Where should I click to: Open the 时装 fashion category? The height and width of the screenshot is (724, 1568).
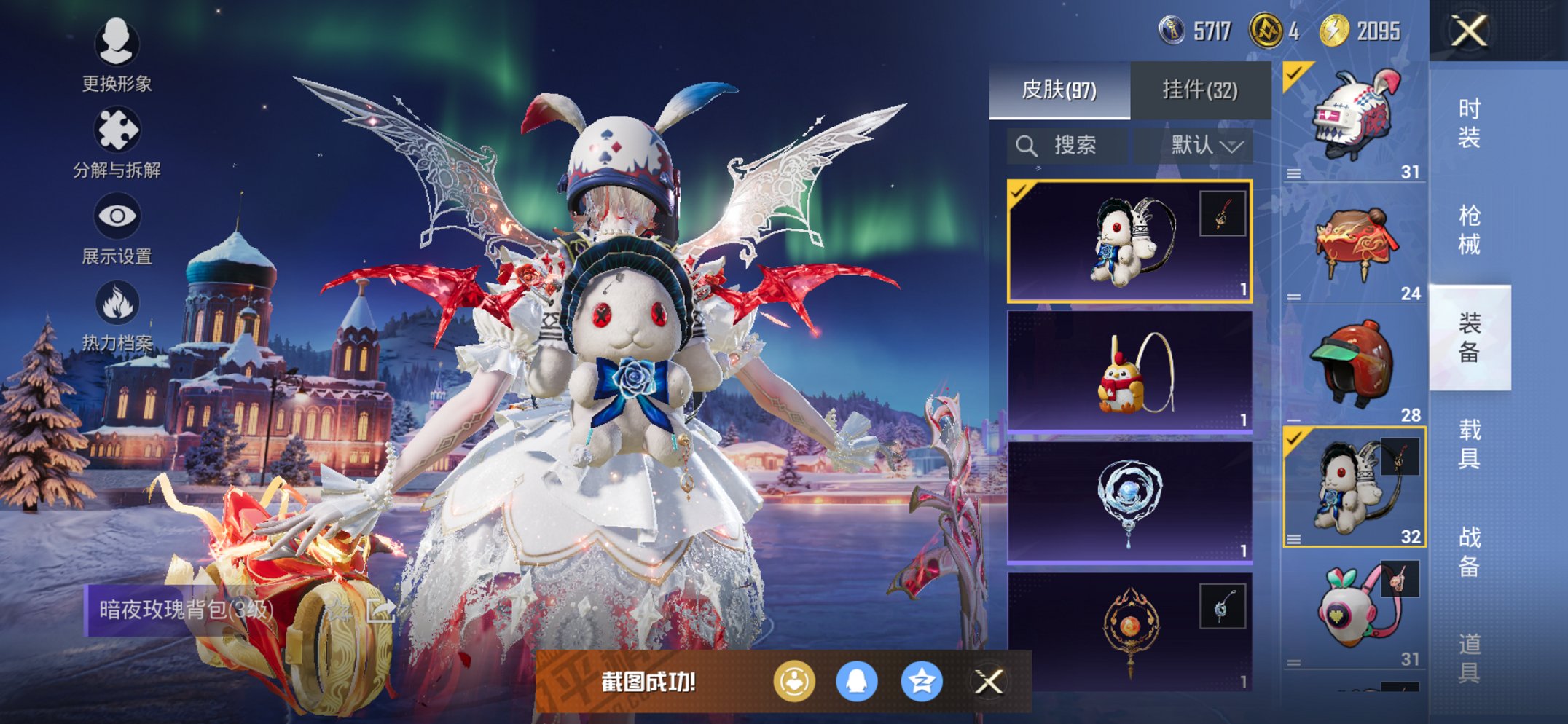coord(1469,122)
